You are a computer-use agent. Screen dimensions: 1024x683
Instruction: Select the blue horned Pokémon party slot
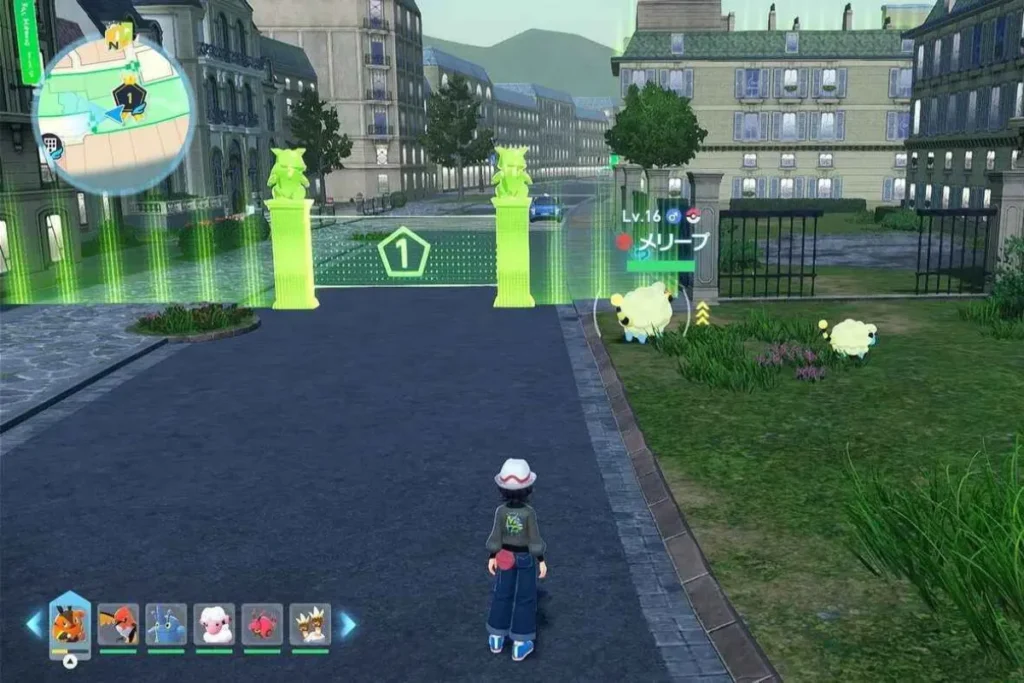tap(166, 624)
